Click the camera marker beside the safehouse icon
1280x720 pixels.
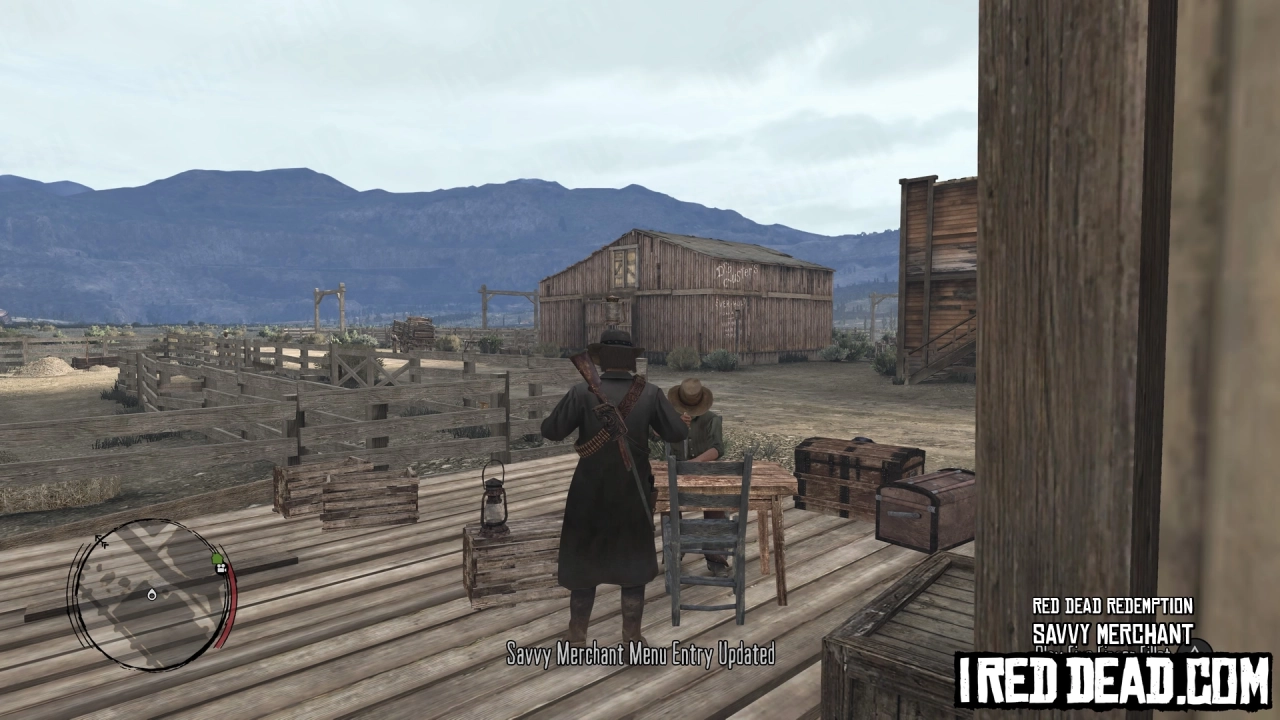220,568
